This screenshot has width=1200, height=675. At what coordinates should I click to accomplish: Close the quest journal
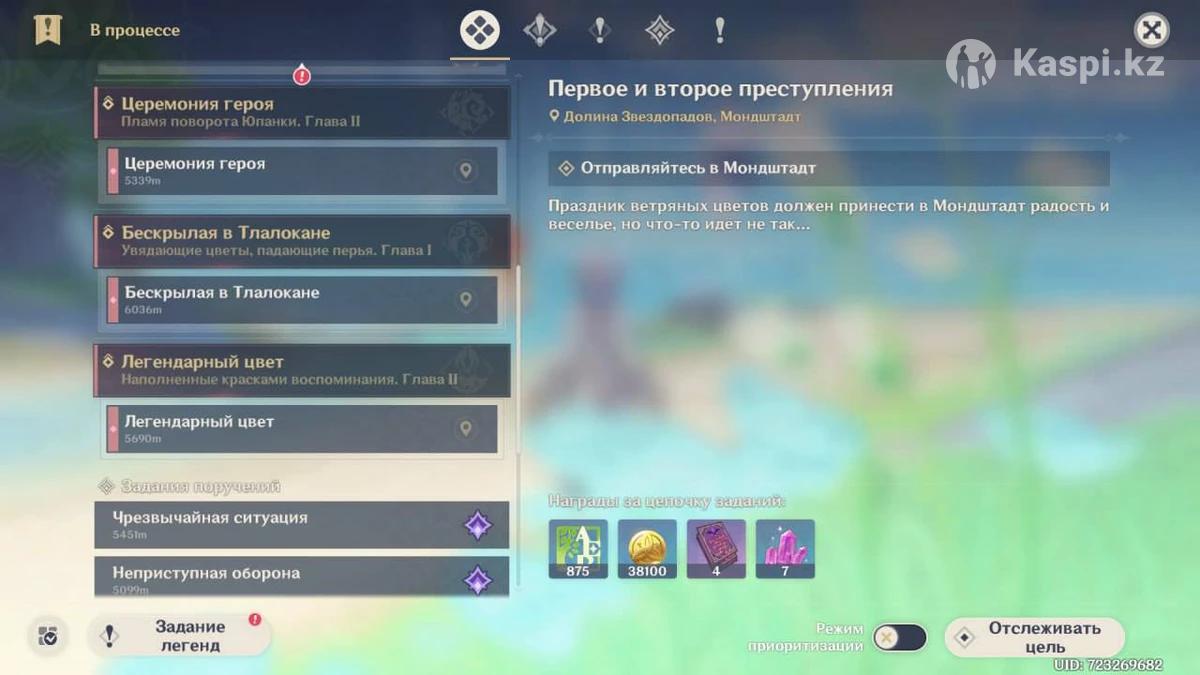point(1151,30)
